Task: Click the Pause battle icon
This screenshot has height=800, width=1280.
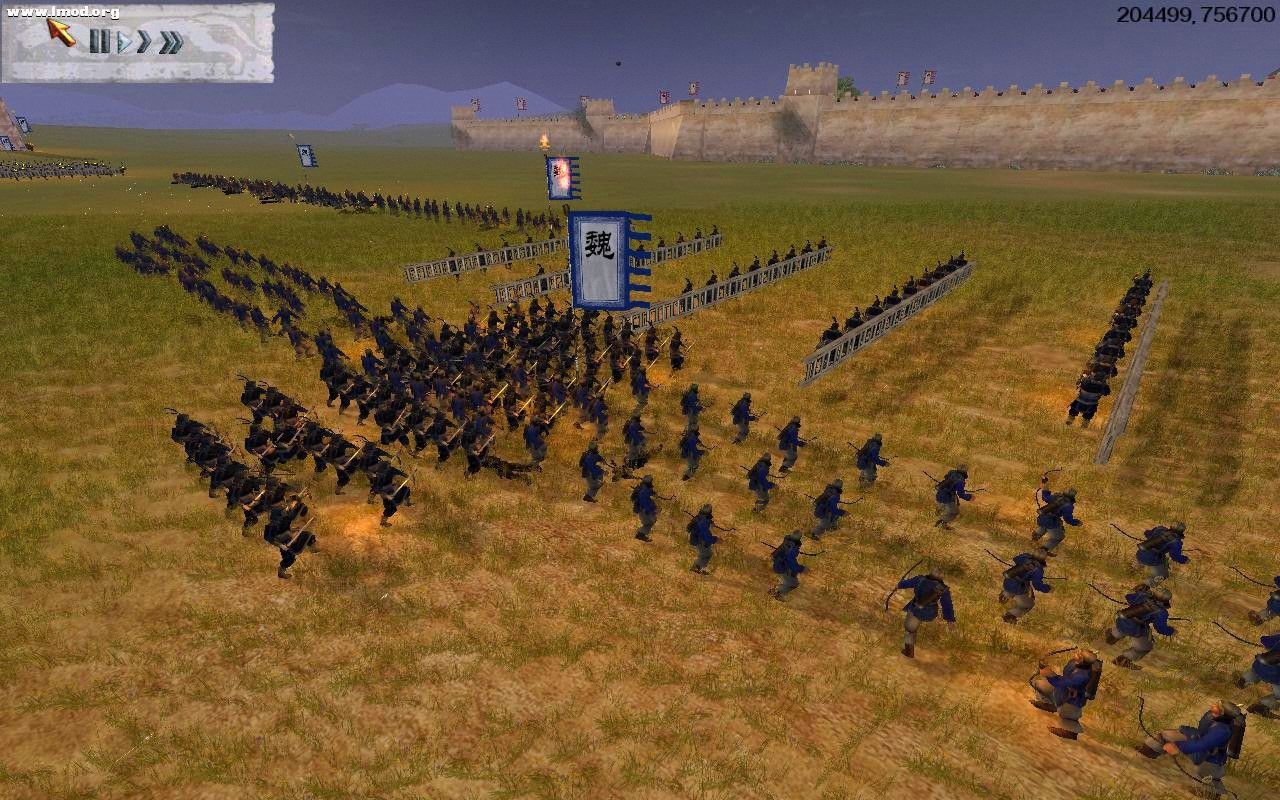Action: [x=101, y=42]
